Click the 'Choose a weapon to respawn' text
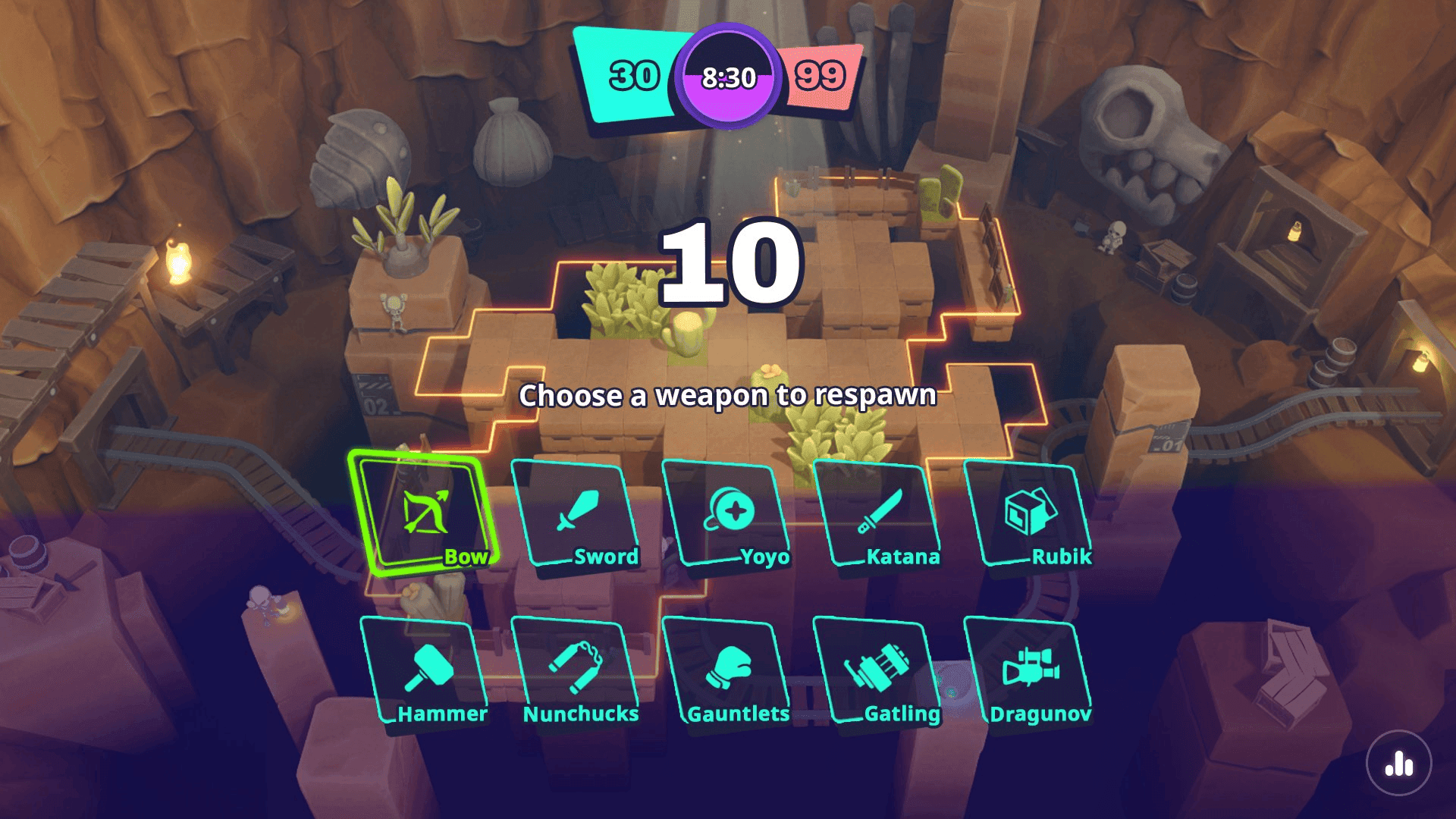 [x=728, y=396]
